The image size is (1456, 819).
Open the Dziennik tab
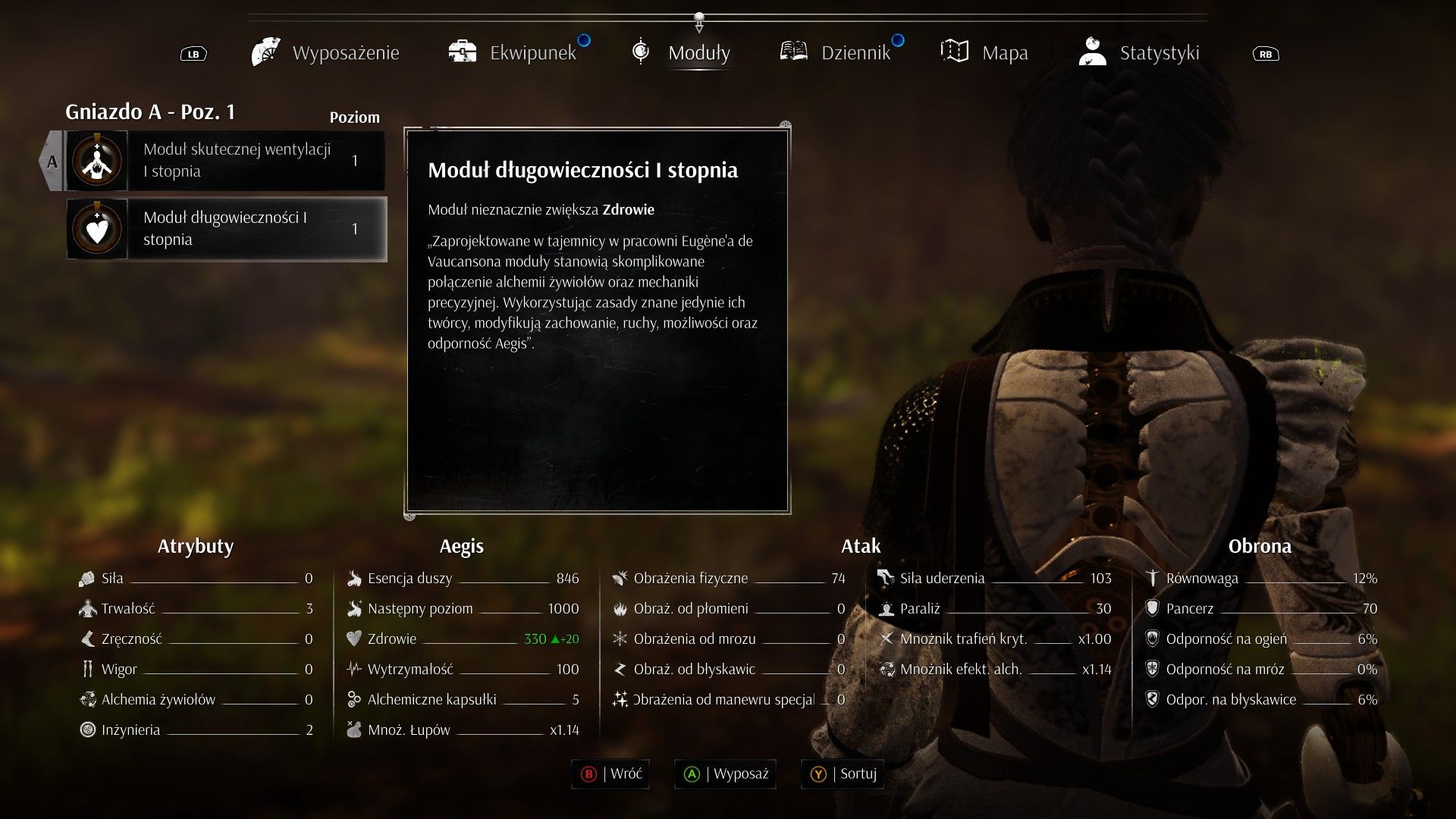click(x=836, y=53)
